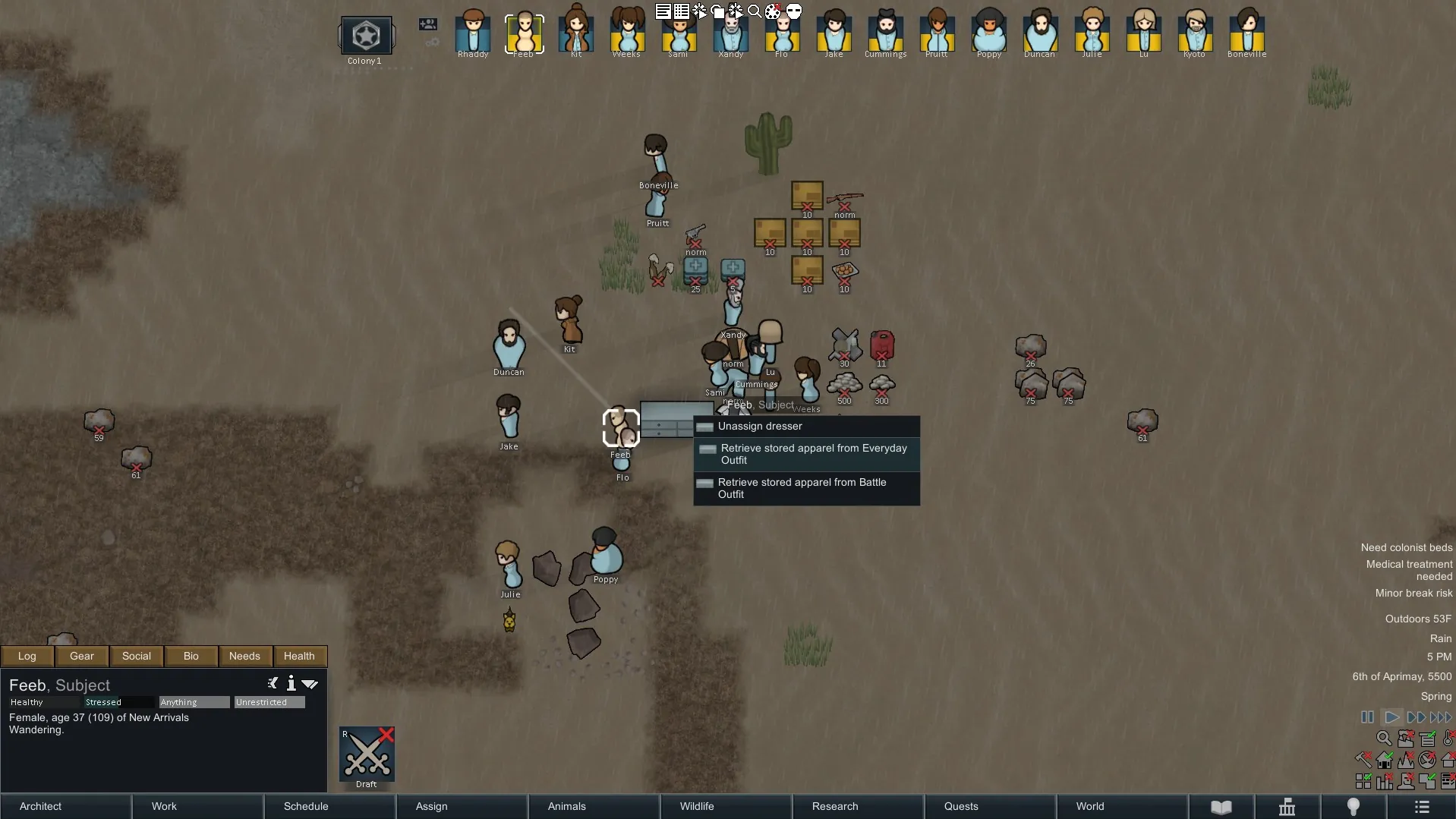Show Feeb's Needs tab
Image resolution: width=1456 pixels, height=819 pixels.
(244, 656)
